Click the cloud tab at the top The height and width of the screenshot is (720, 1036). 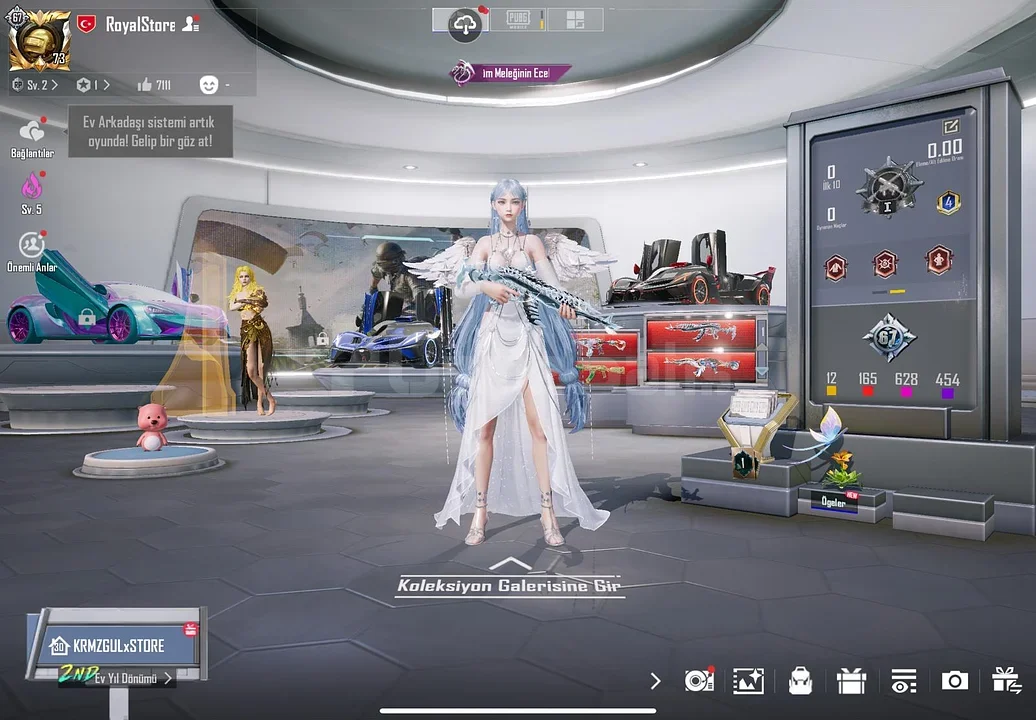pyautogui.click(x=465, y=23)
